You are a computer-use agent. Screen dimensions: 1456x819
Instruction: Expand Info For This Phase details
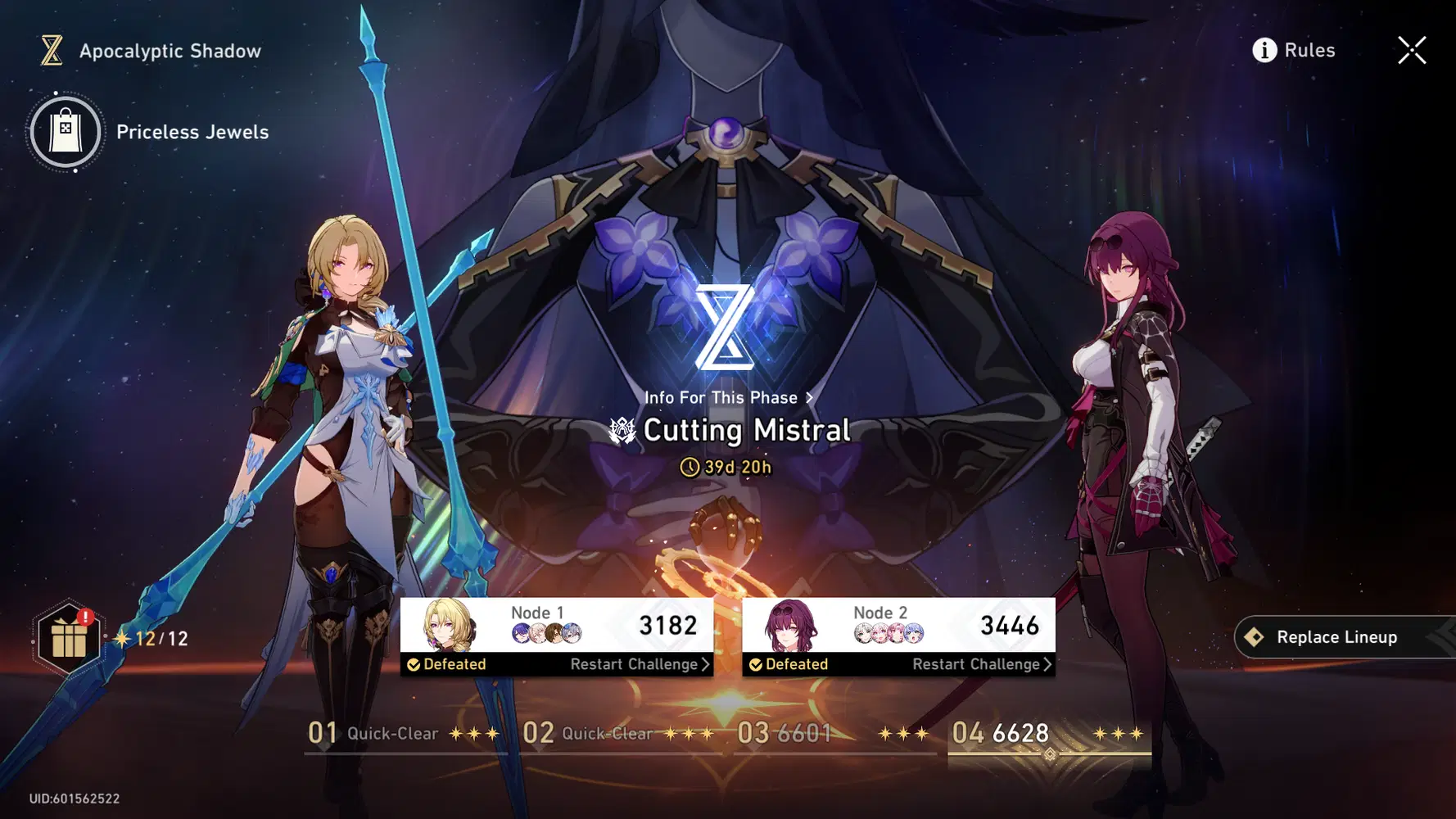click(x=728, y=398)
